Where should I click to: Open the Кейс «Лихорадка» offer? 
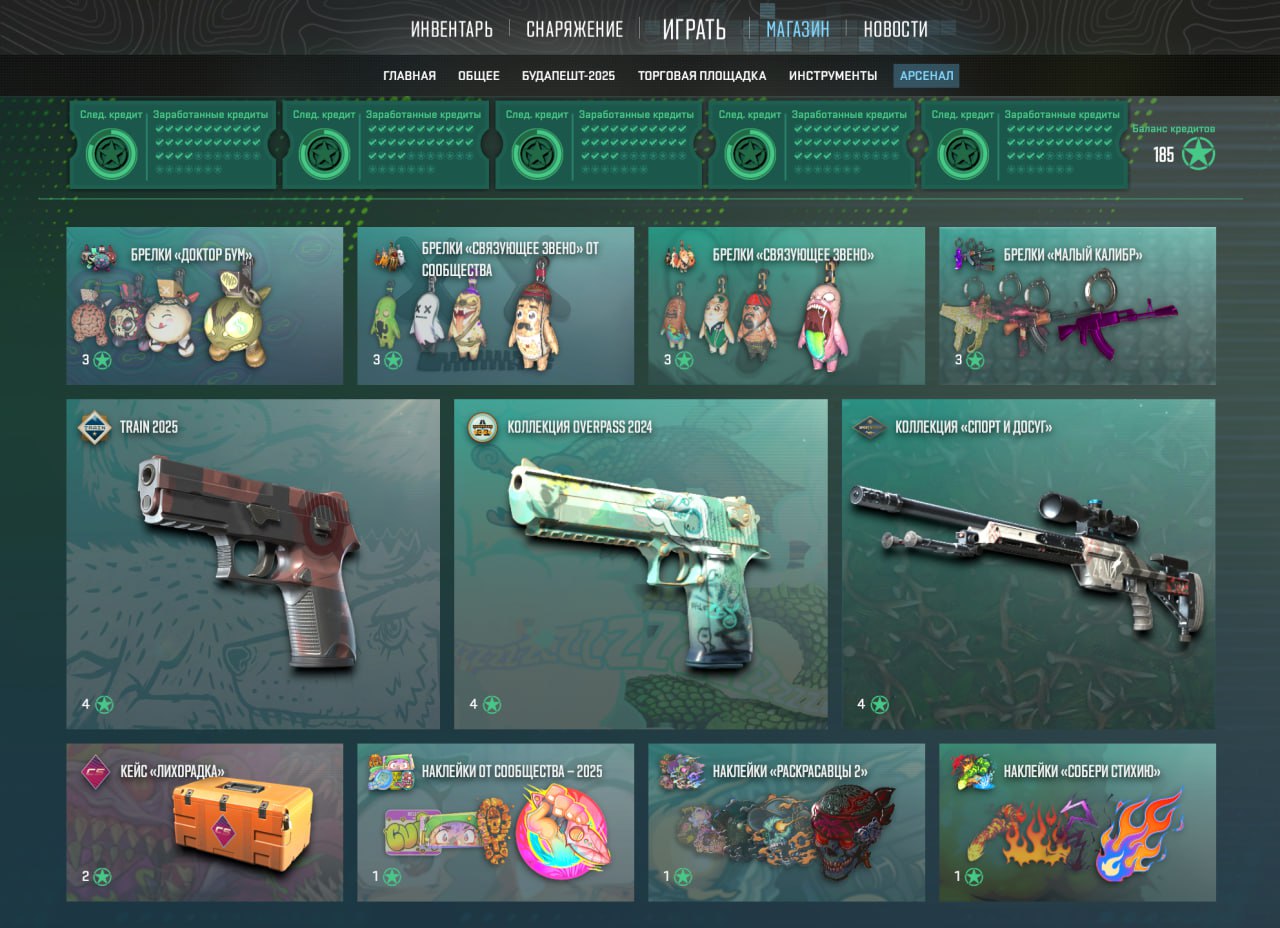coord(204,822)
